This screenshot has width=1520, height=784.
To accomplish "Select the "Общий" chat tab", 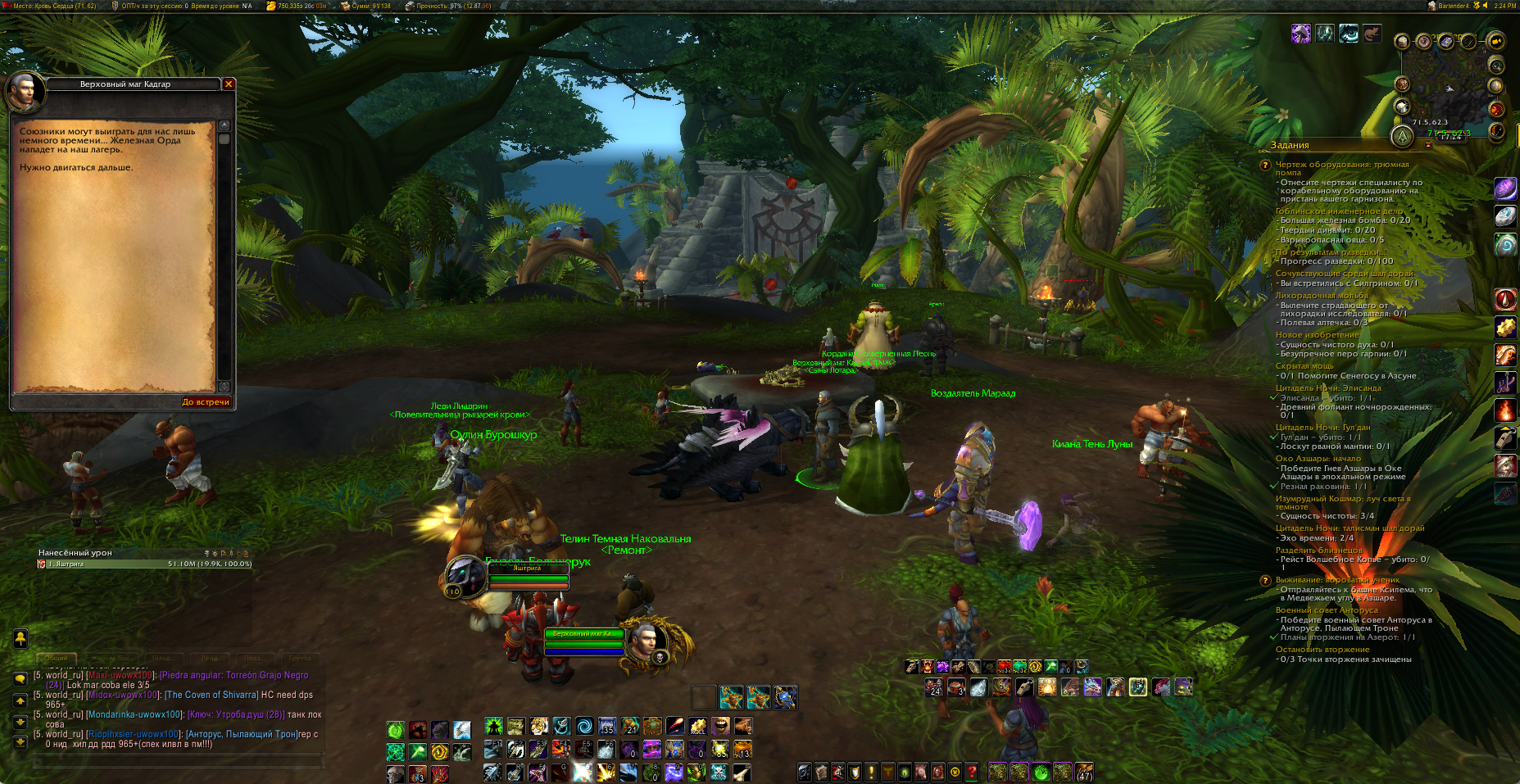I will (x=56, y=658).
